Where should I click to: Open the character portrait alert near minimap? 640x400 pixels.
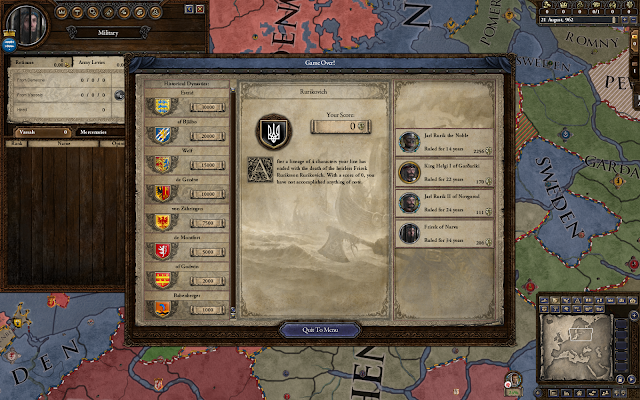512,380
